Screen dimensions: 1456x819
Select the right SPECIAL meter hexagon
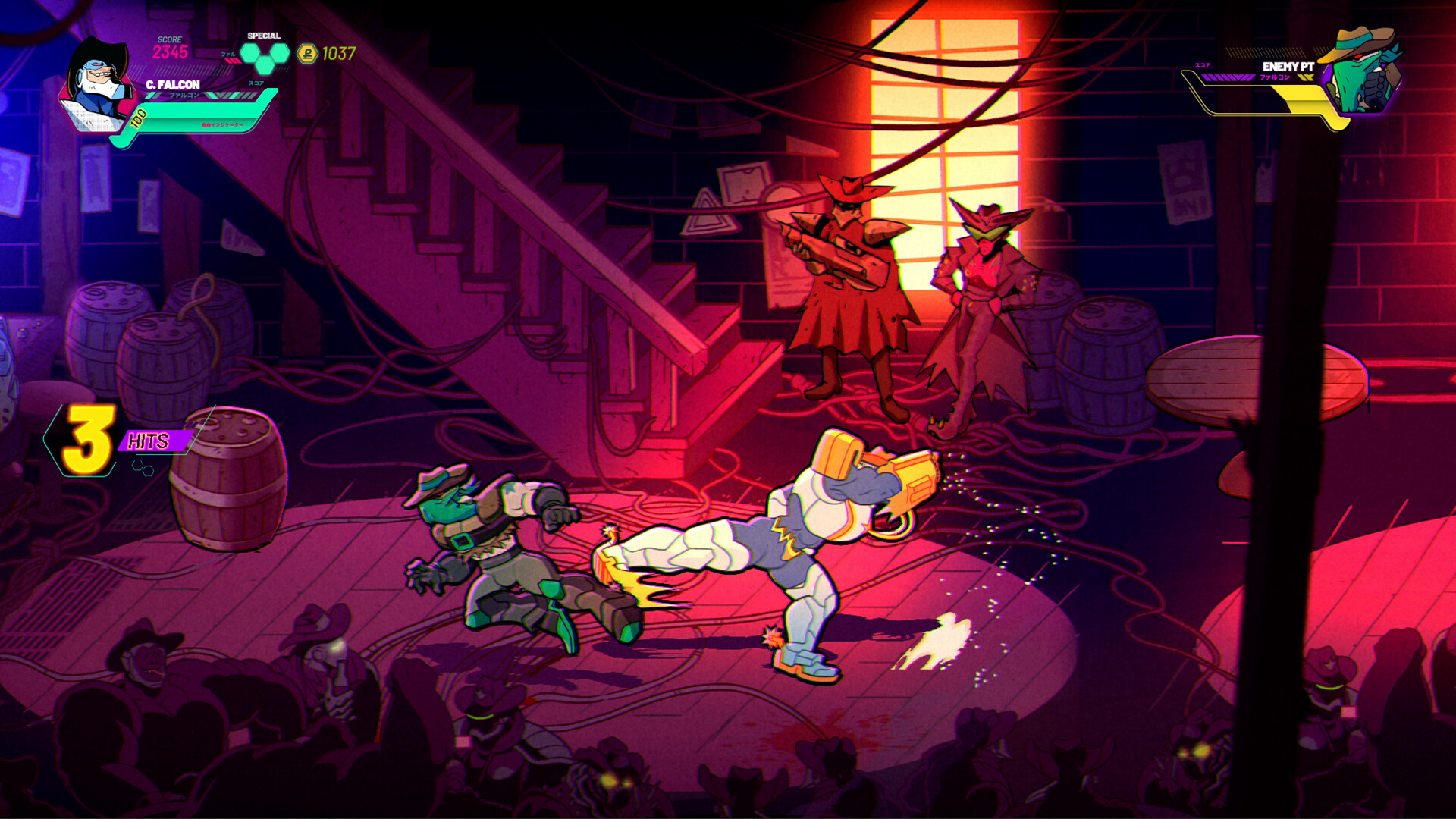tap(278, 54)
